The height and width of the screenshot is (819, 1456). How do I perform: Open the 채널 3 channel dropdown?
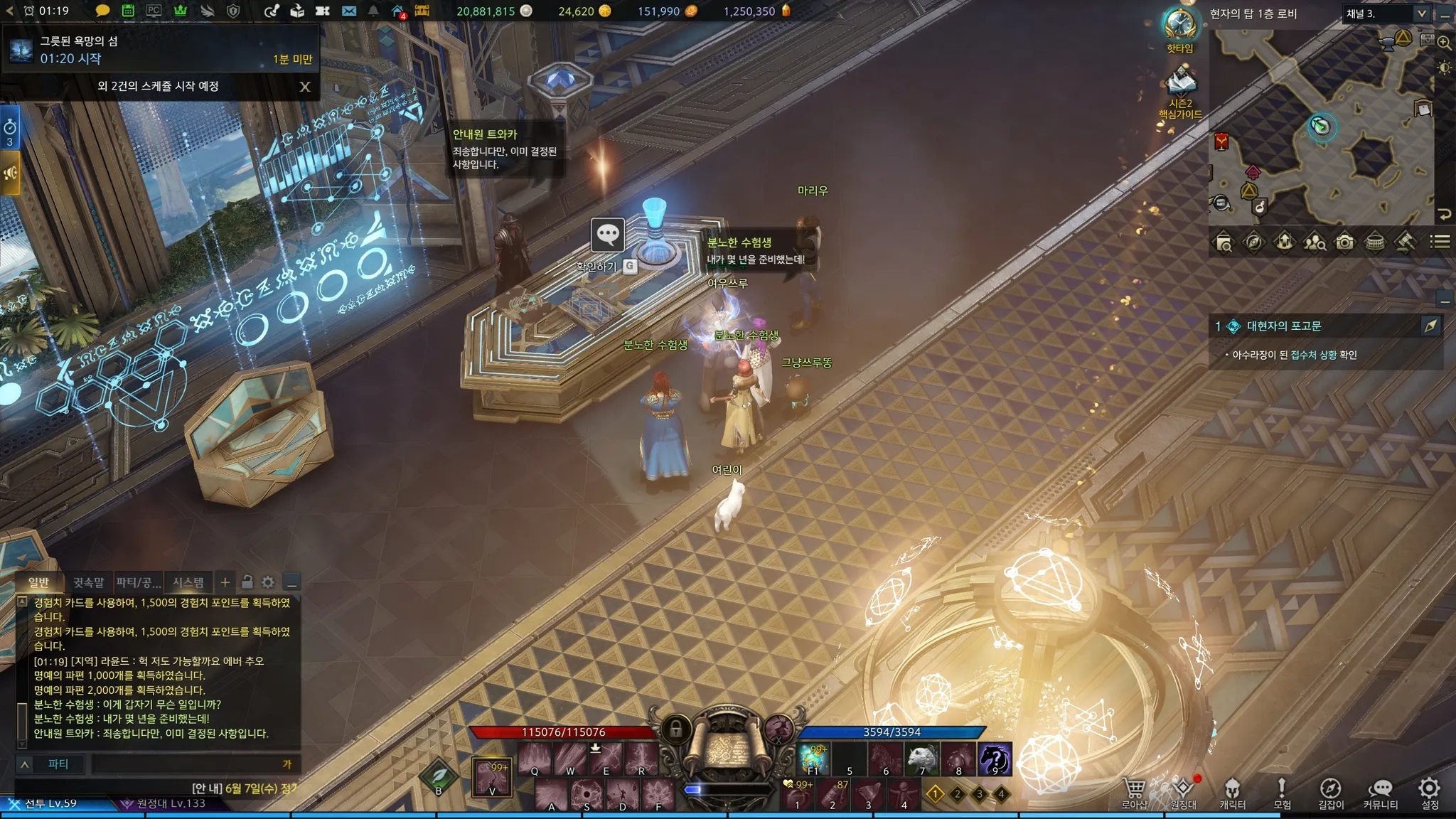click(1386, 14)
